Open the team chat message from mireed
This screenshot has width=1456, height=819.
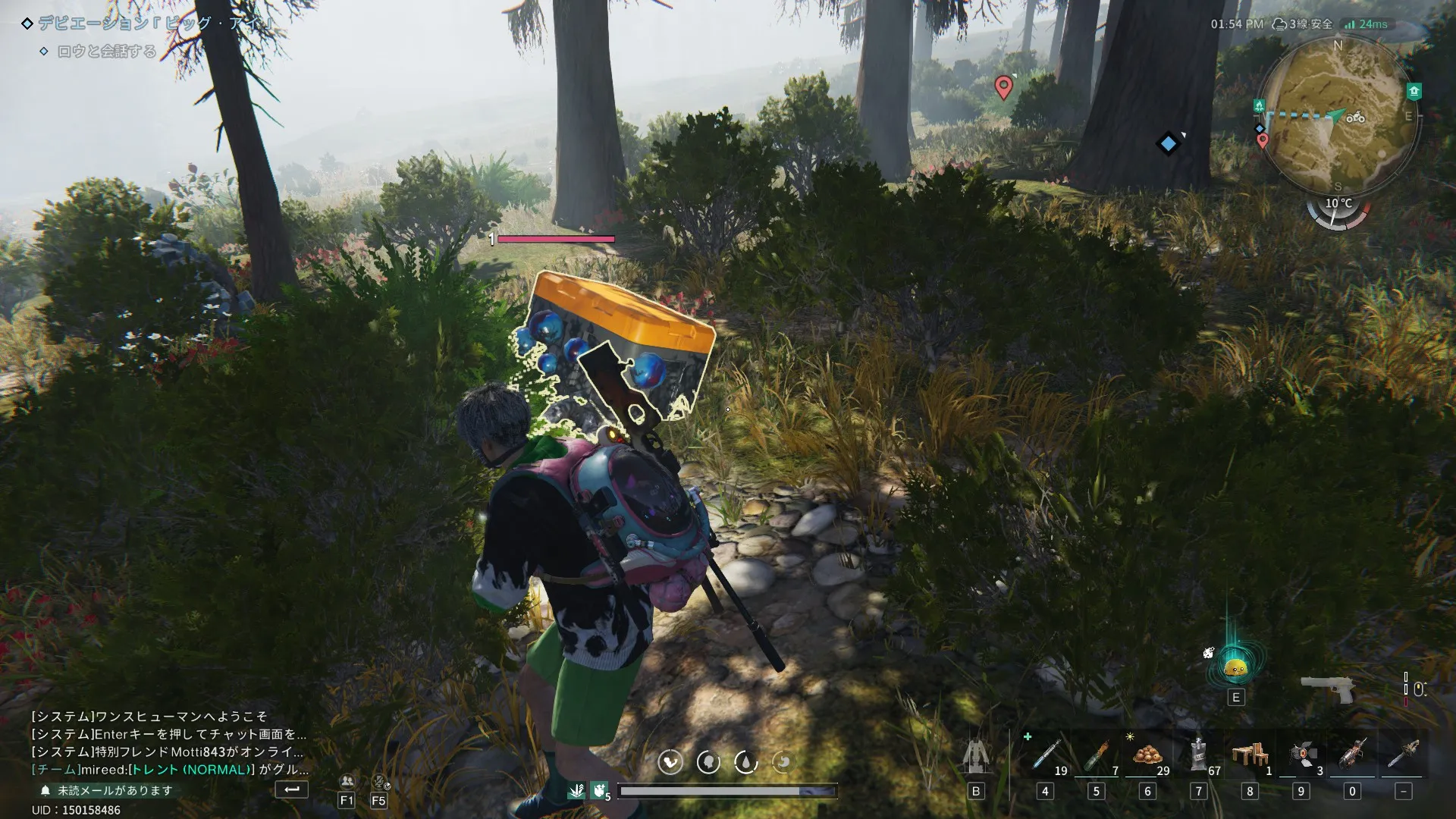coord(170,770)
